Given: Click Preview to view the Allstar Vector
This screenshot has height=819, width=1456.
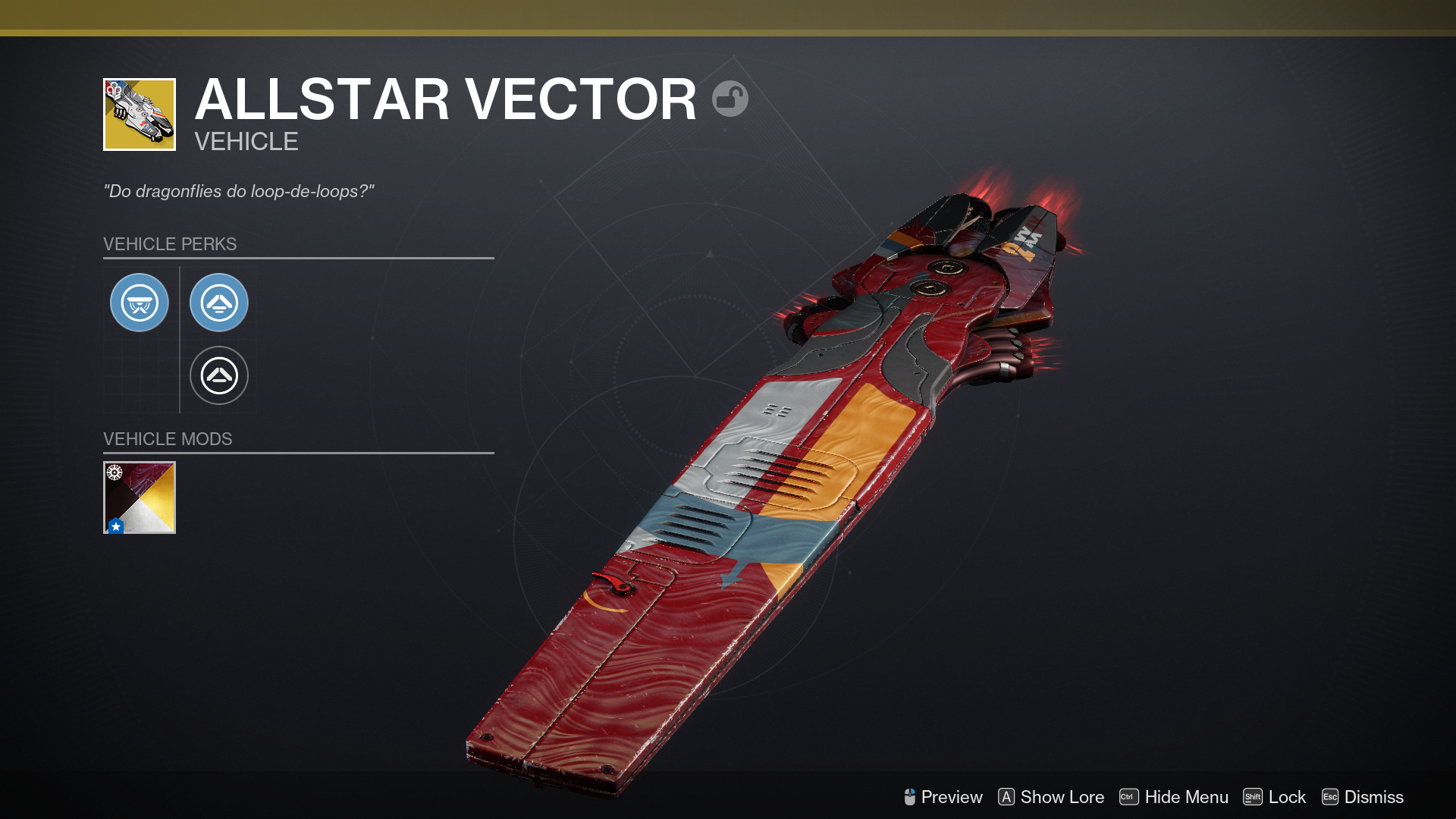Looking at the screenshot, I should tap(950, 797).
